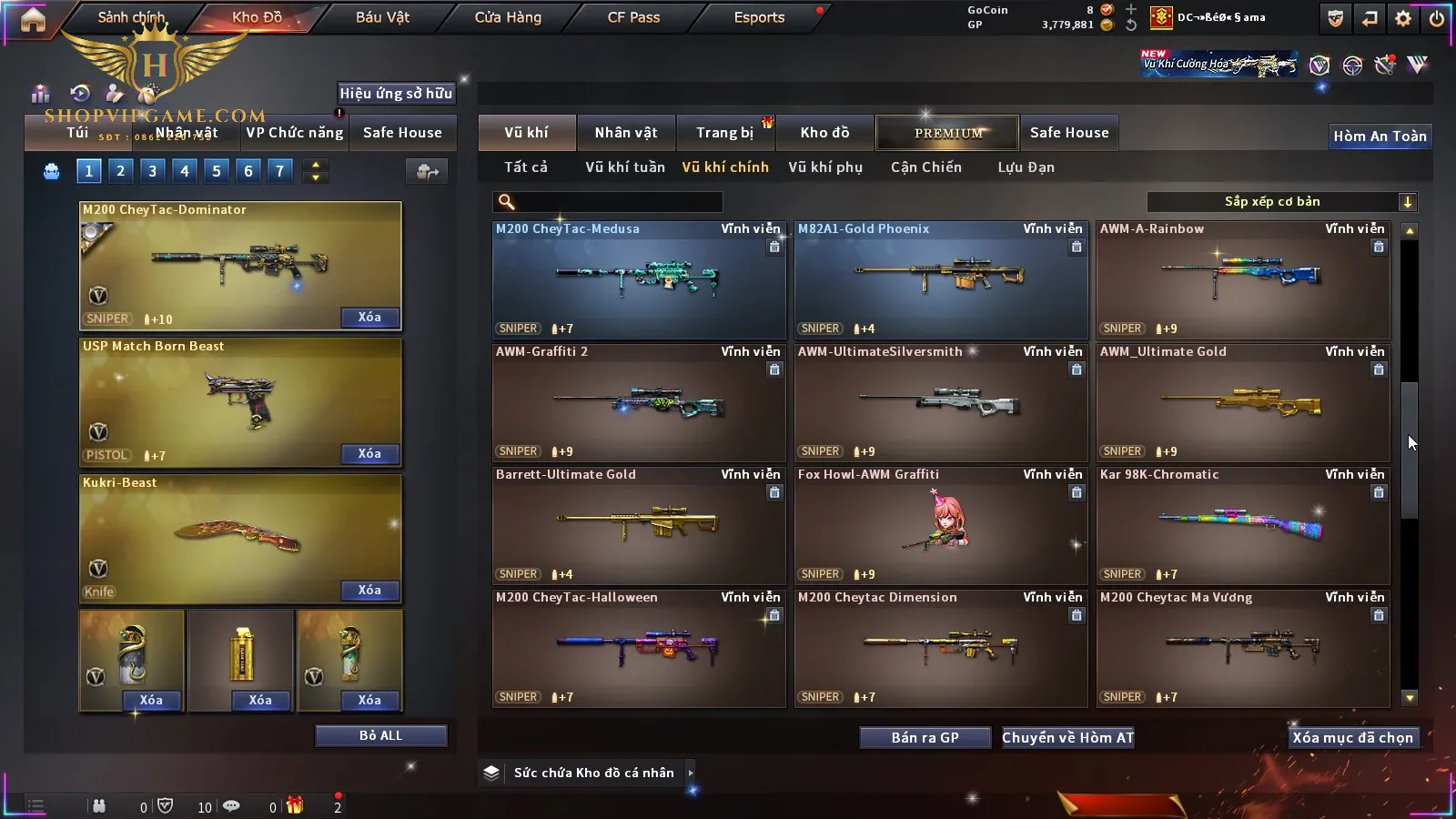This screenshot has height=819, width=1456.
Task: Switch to bag number 3
Action: tap(152, 170)
